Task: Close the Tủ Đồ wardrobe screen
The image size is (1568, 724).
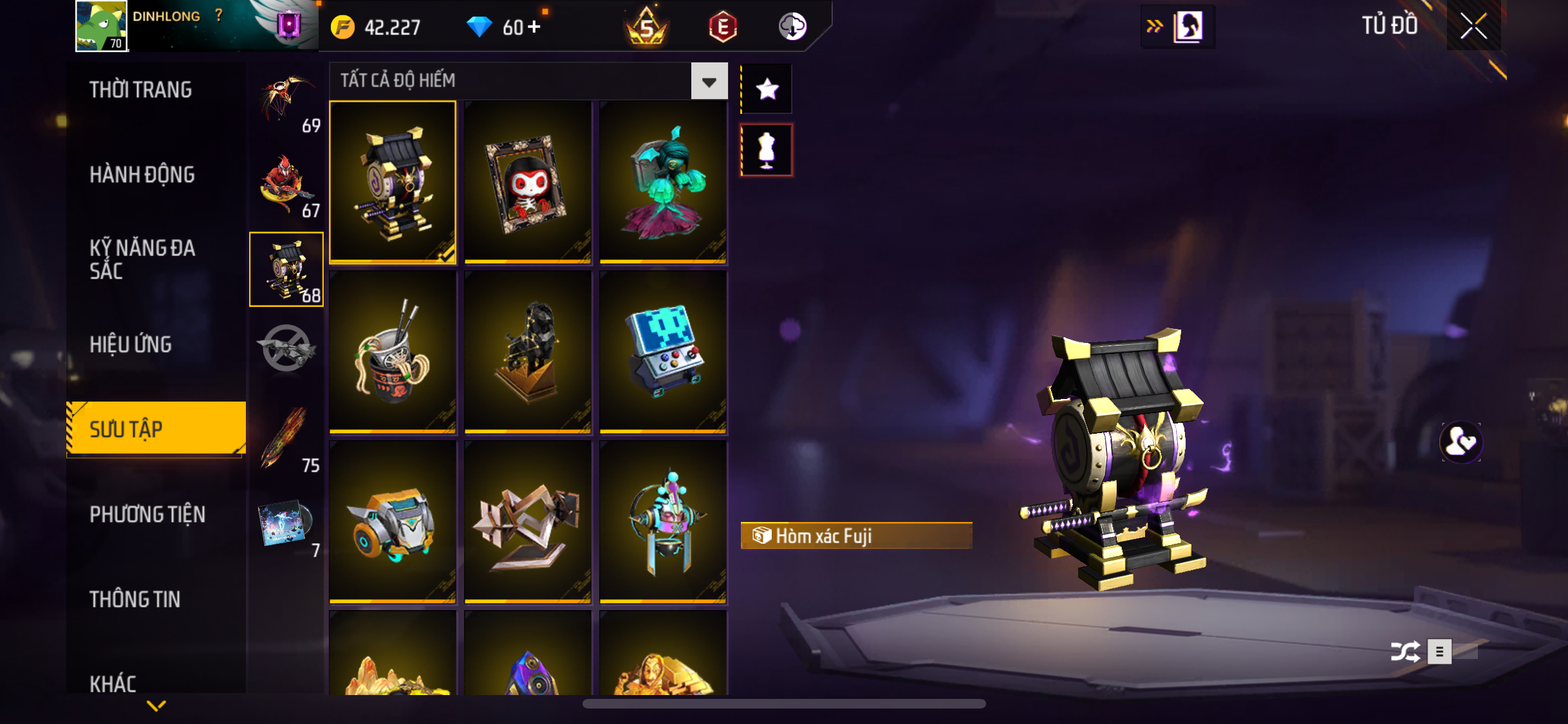Action: point(1473,26)
